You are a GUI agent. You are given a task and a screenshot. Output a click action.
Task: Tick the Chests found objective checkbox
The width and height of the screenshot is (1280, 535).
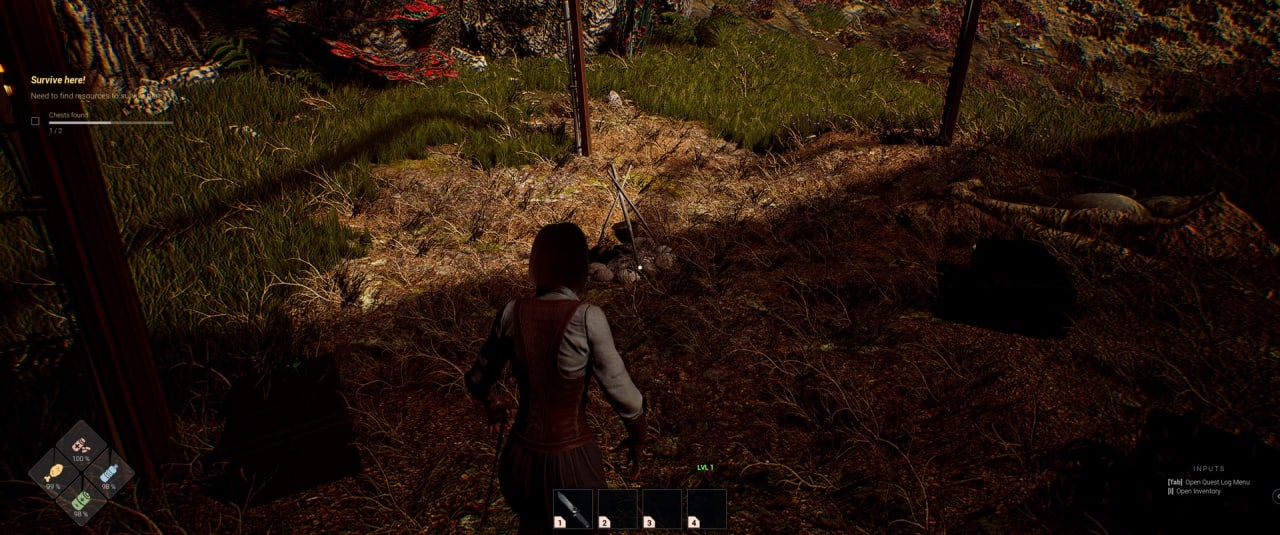point(35,121)
